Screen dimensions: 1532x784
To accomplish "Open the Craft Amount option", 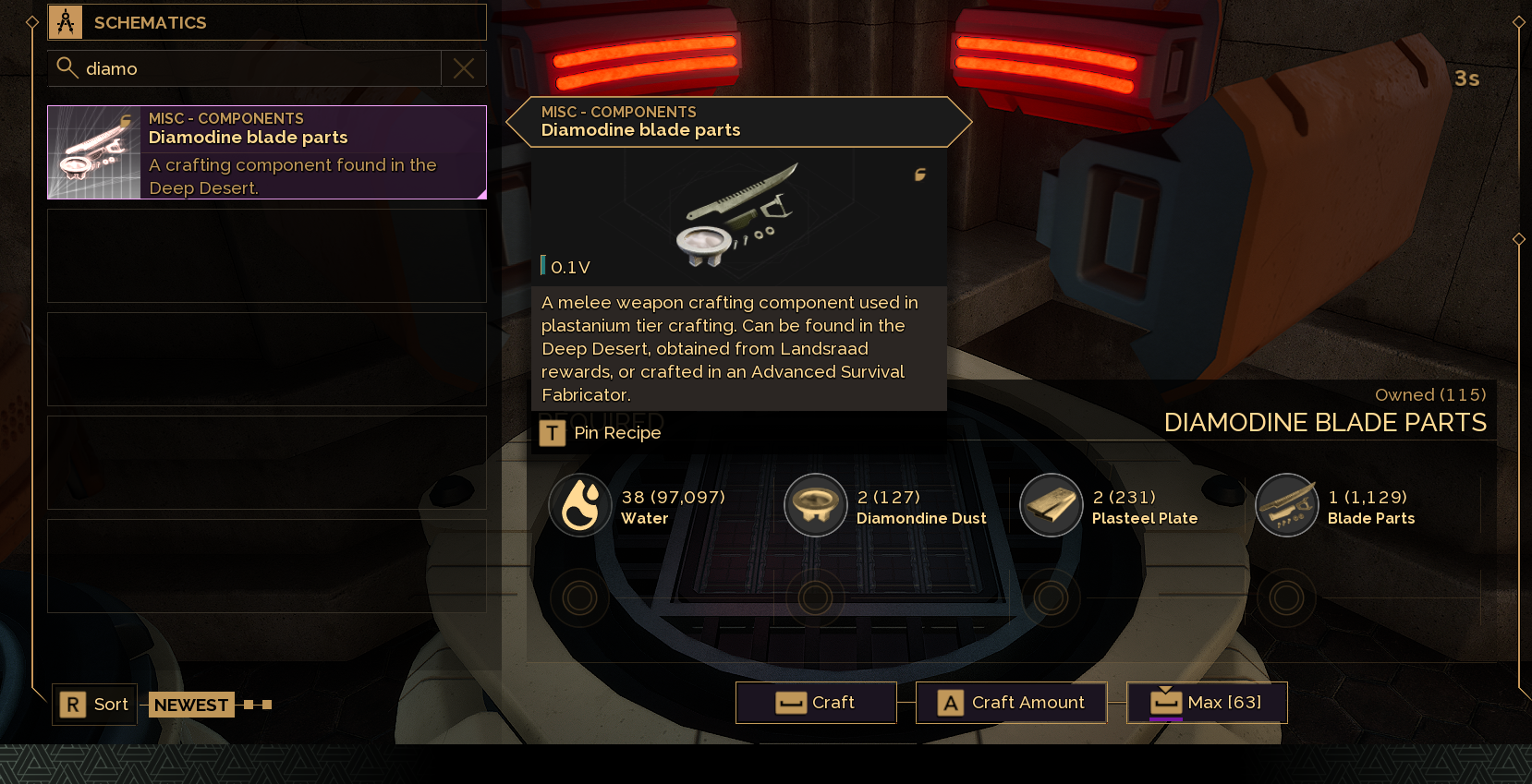I will (x=1011, y=703).
